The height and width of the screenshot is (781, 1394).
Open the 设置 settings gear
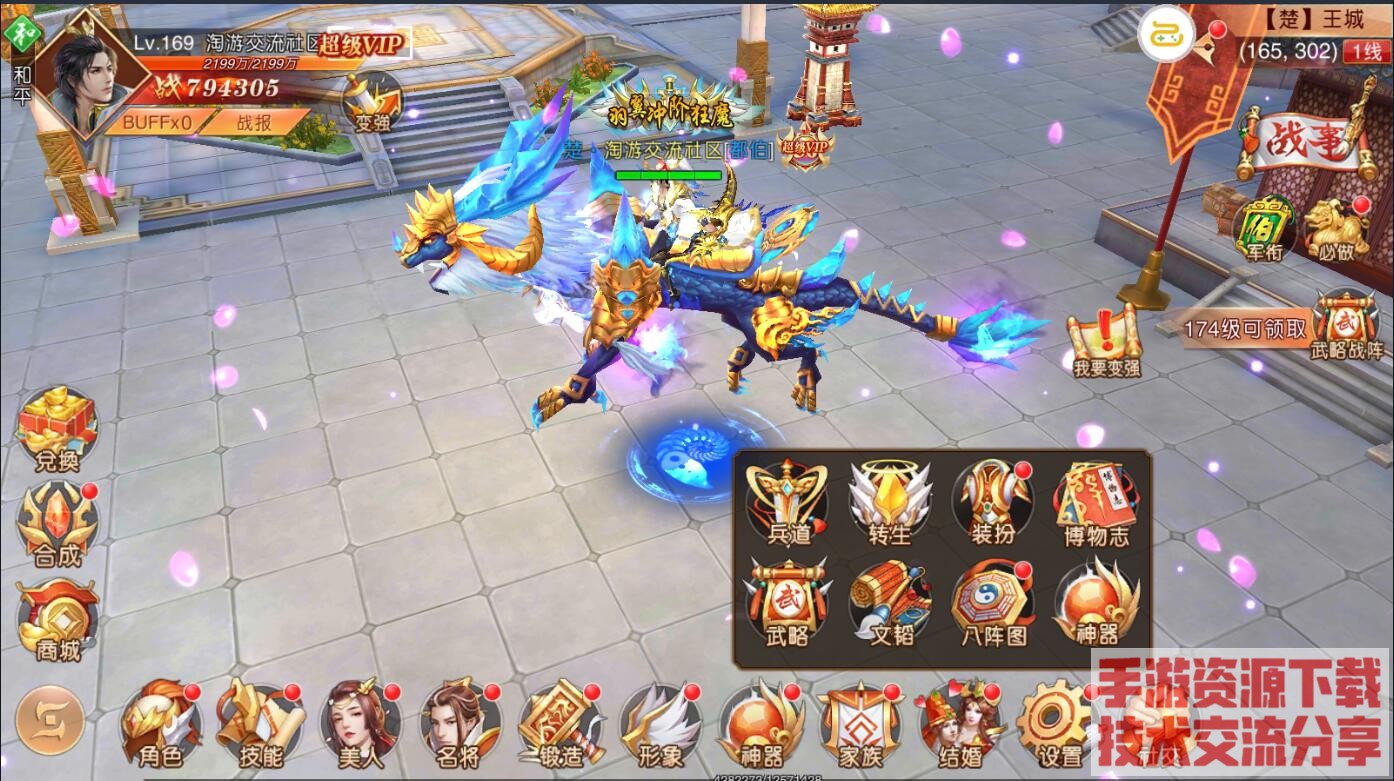(1058, 723)
